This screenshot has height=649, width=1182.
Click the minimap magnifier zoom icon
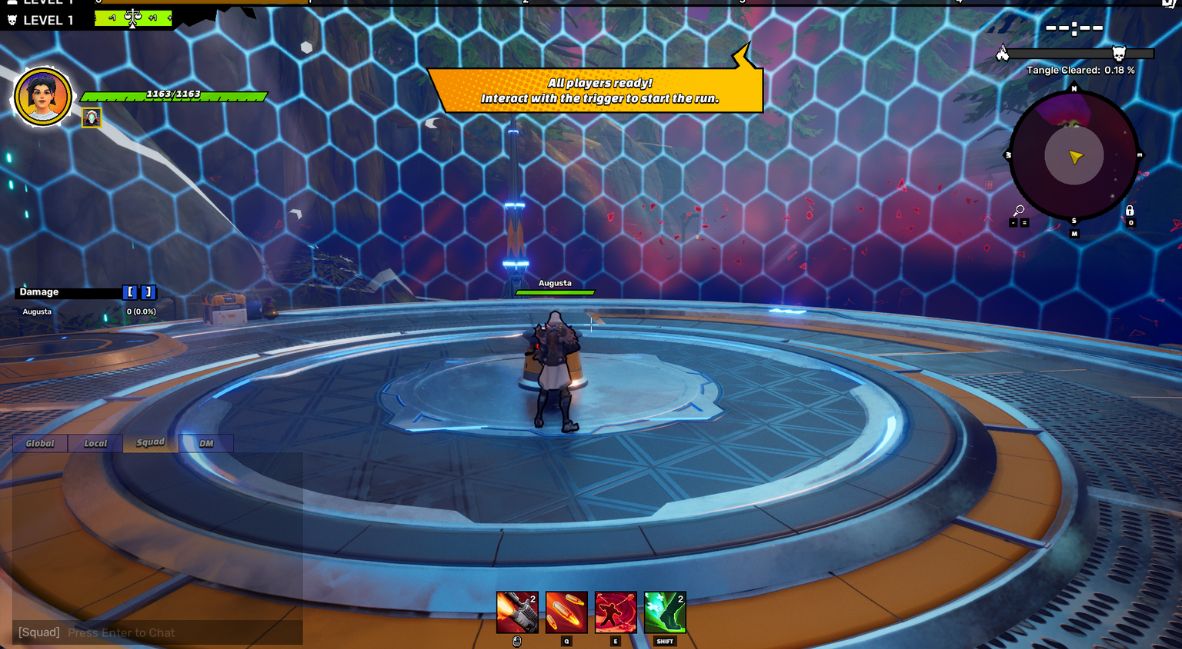1018,211
